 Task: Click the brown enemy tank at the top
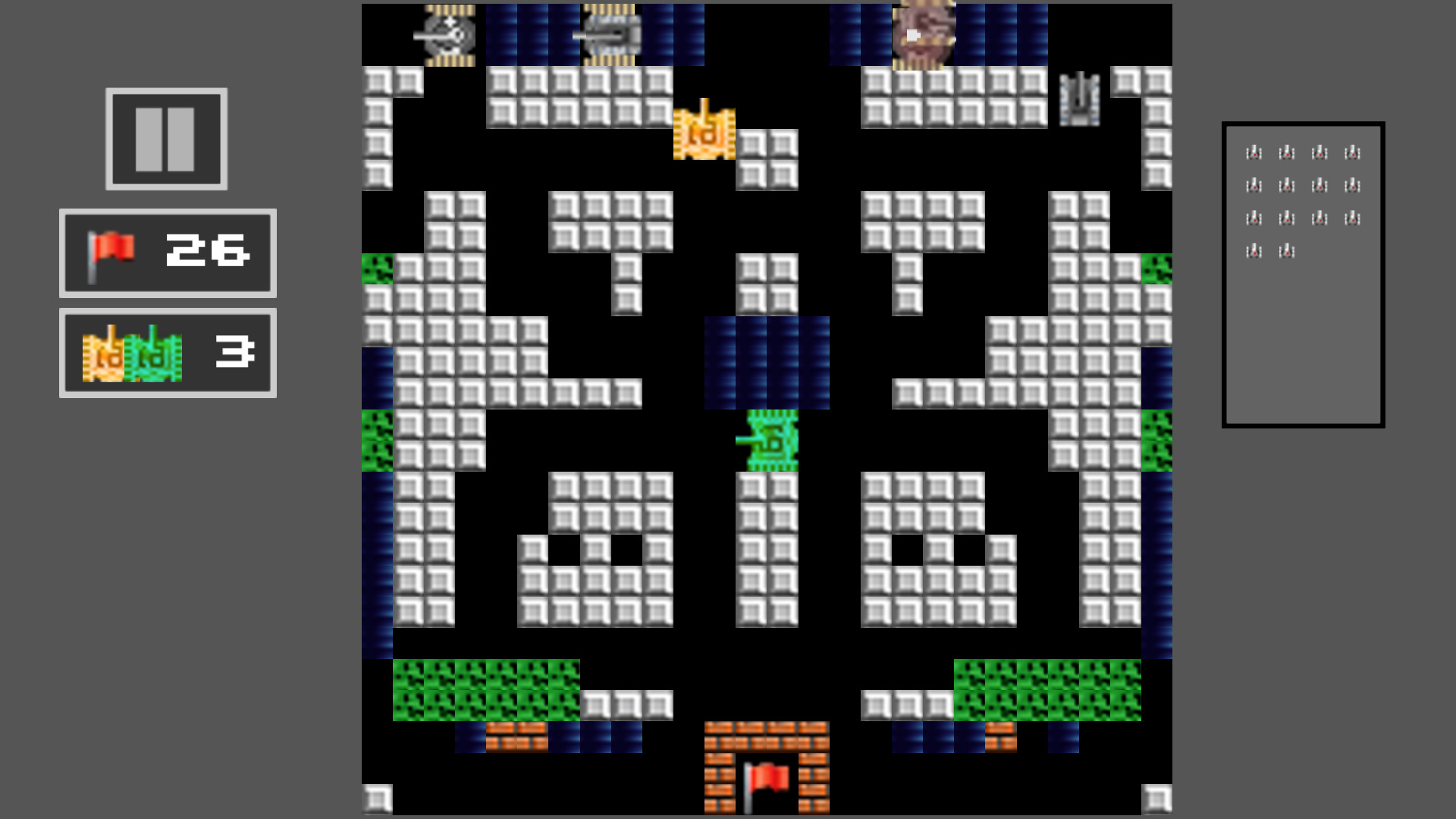click(924, 34)
